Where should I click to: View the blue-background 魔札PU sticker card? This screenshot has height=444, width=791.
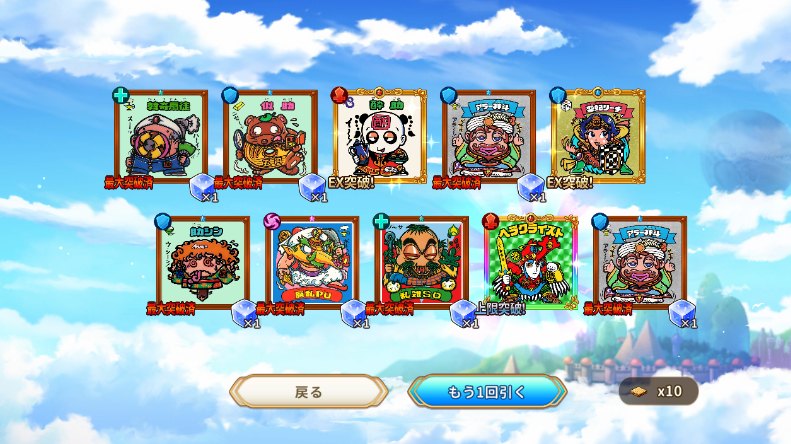pos(312,262)
